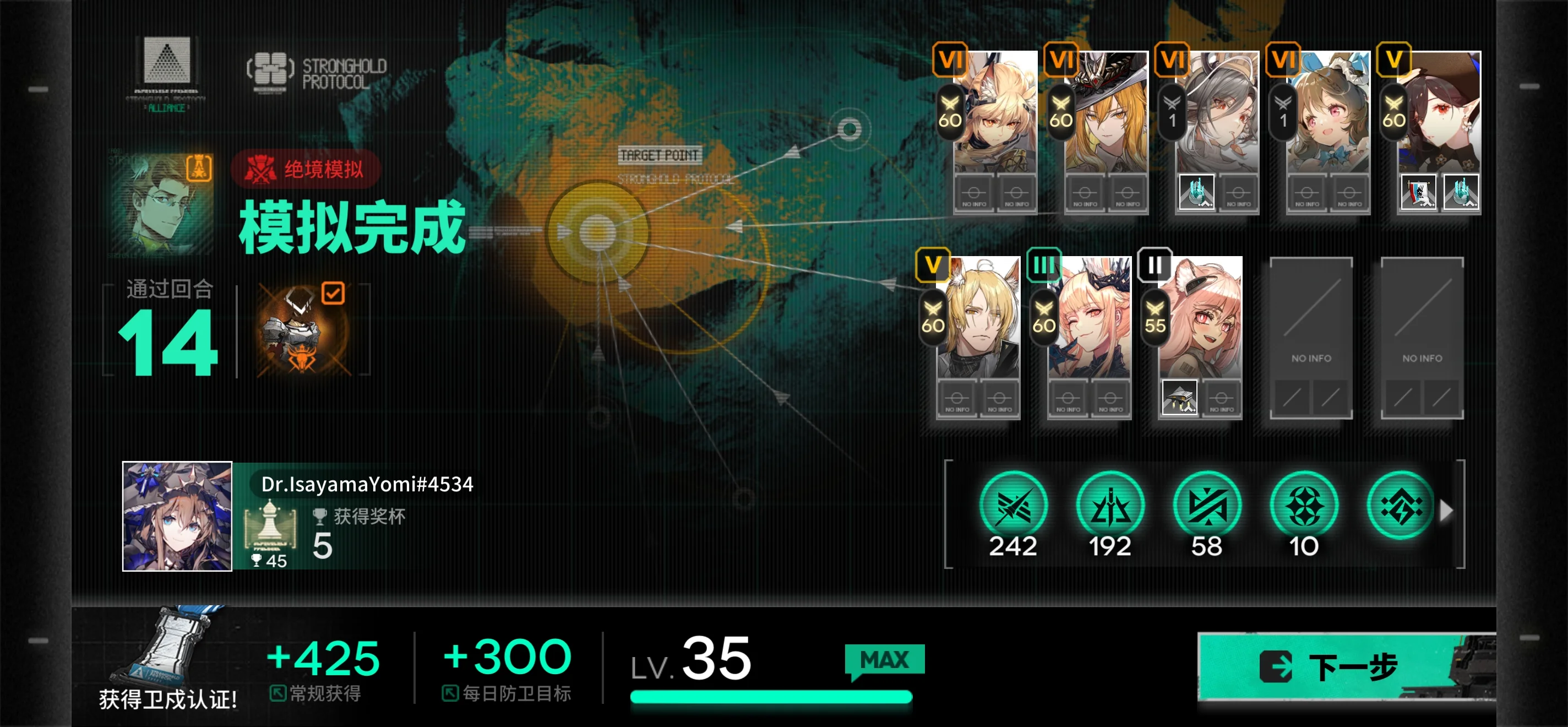
Task: Select the synergy icon showing 10
Action: 1303,507
